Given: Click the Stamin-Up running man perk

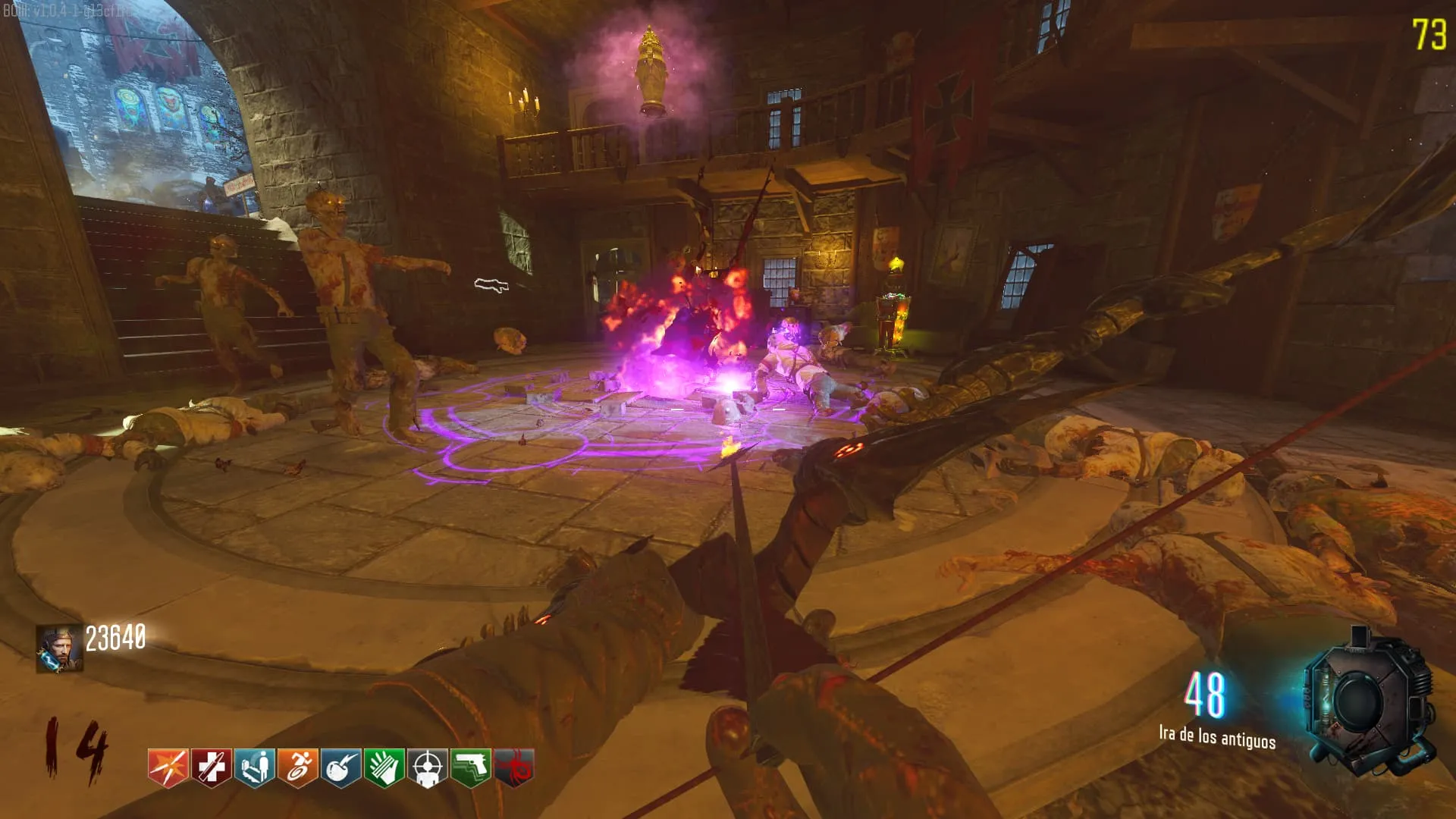Looking at the screenshot, I should [298, 767].
